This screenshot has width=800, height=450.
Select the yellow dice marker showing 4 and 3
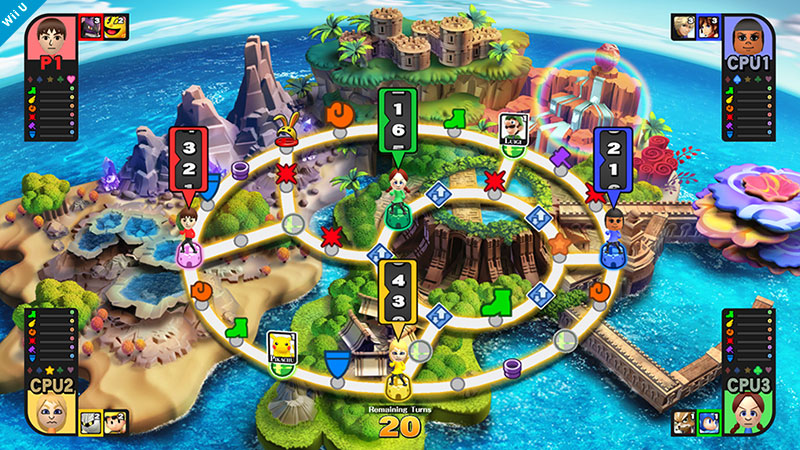tap(398, 290)
